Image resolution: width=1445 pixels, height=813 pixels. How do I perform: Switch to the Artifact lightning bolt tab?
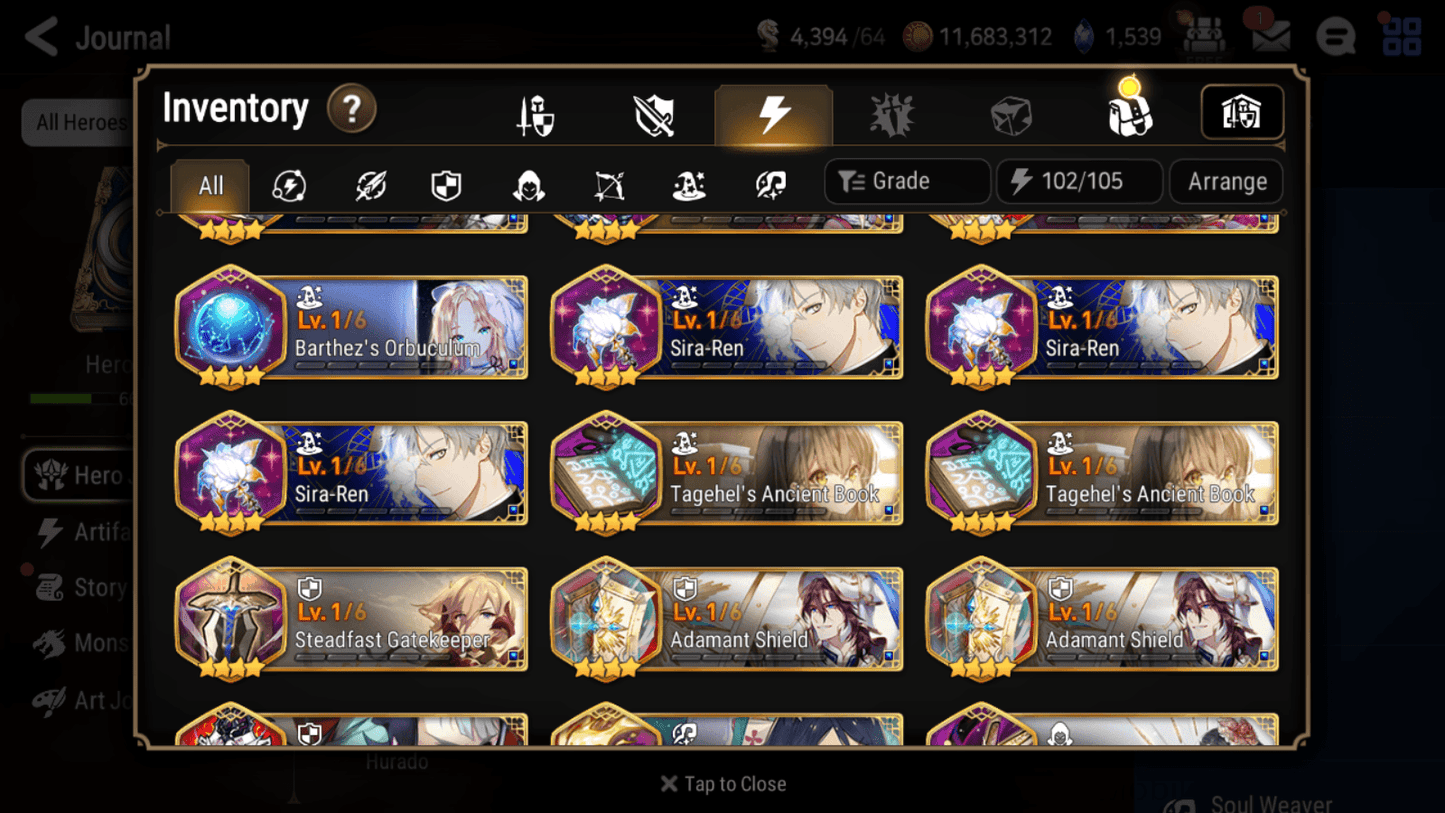773,113
